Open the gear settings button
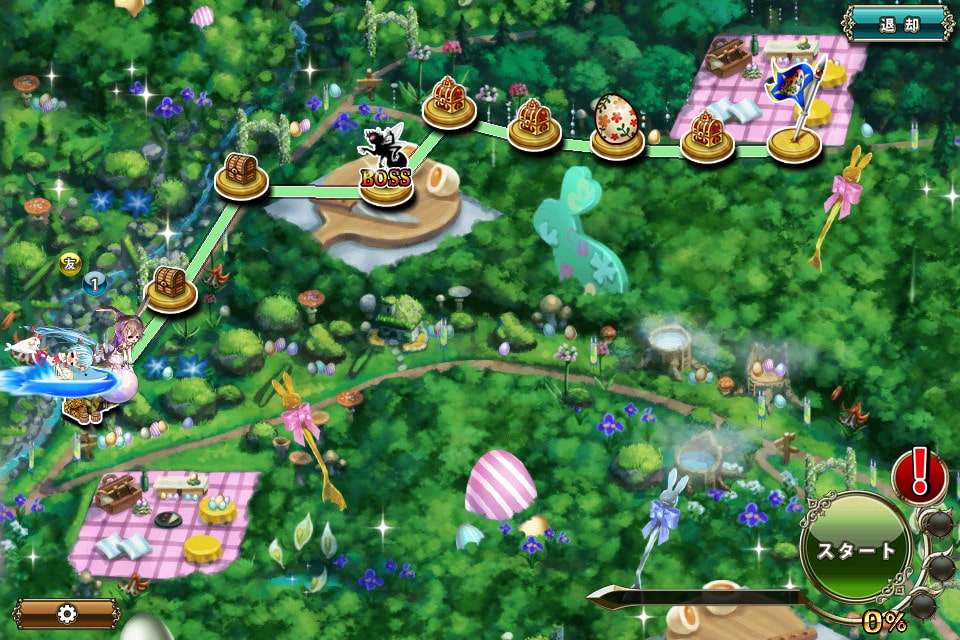Screen dimensions: 960x640 pyautogui.click(x=67, y=613)
